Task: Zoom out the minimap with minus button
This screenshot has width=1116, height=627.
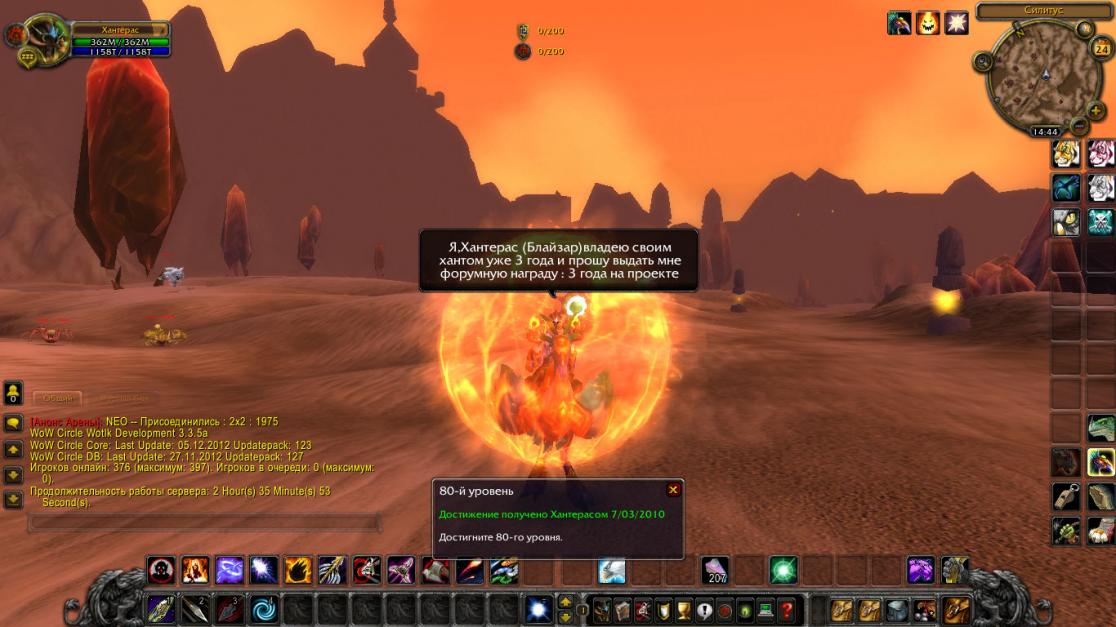Action: pos(1079,126)
